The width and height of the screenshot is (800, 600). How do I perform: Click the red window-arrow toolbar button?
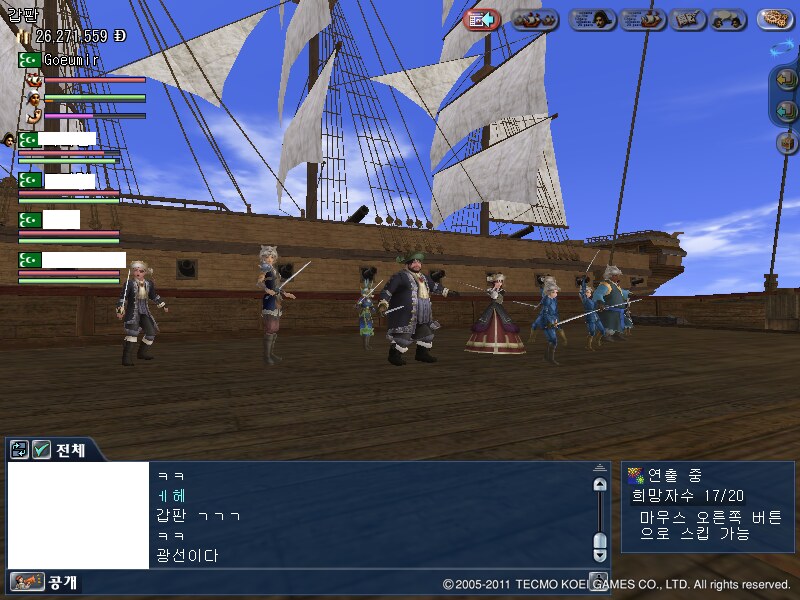coord(483,19)
